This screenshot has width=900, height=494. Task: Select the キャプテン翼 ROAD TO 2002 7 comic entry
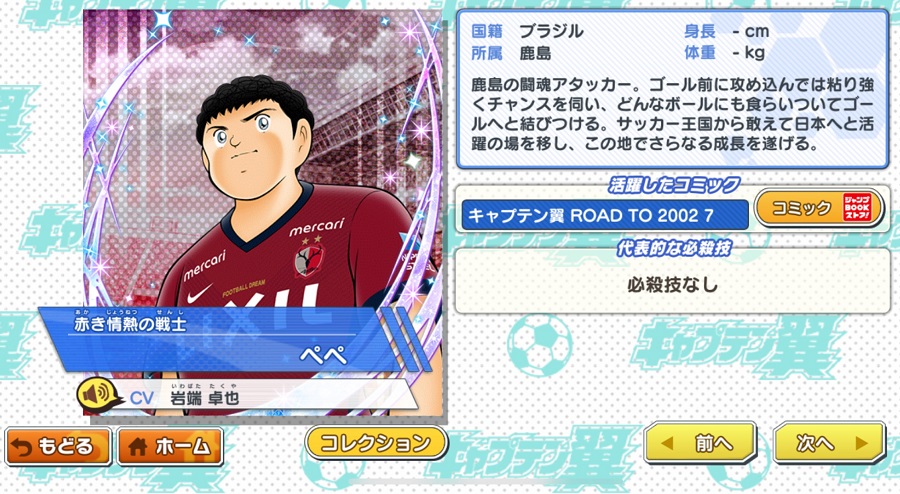coord(604,214)
